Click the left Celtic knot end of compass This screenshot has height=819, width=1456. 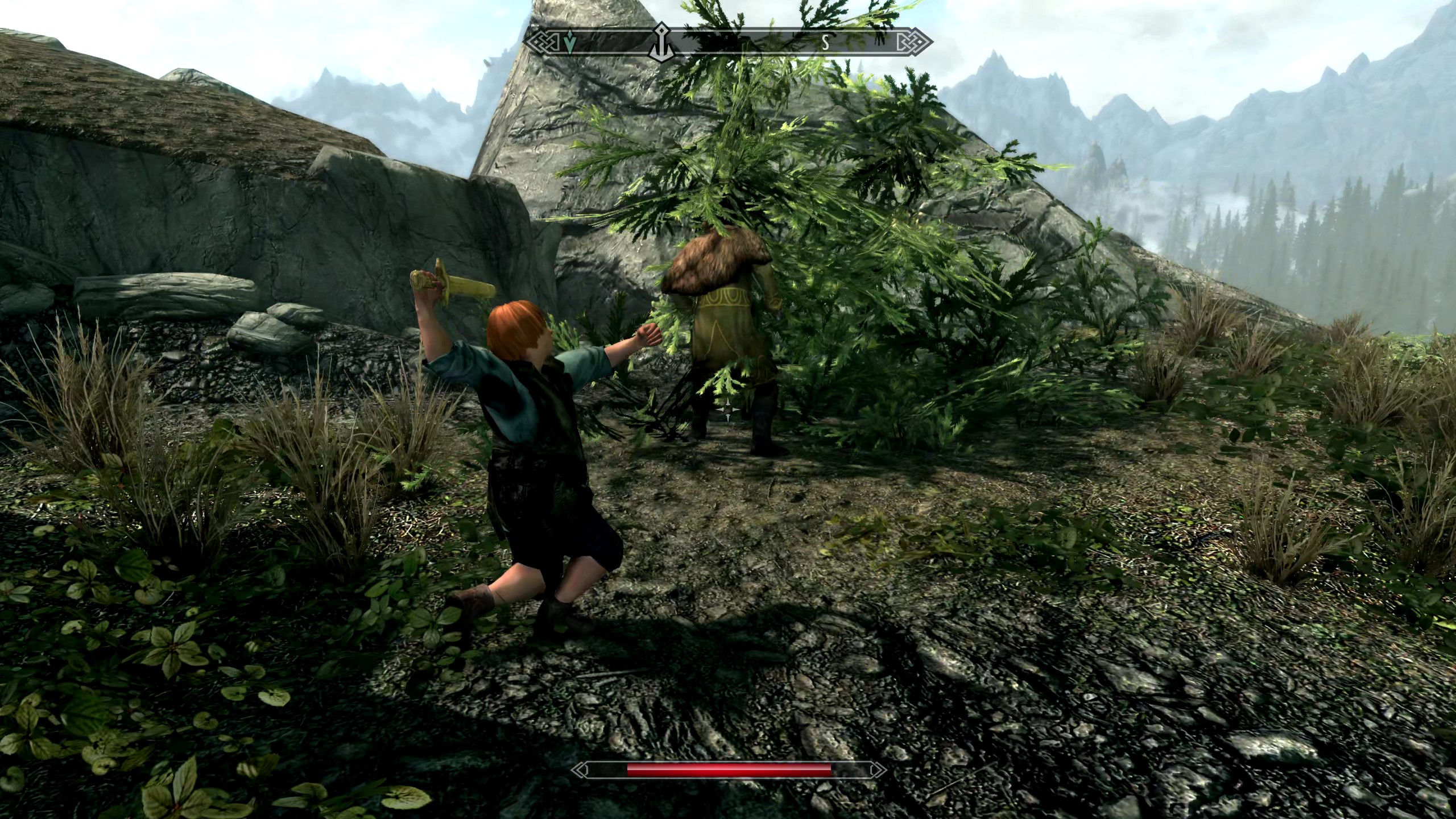[x=544, y=40]
